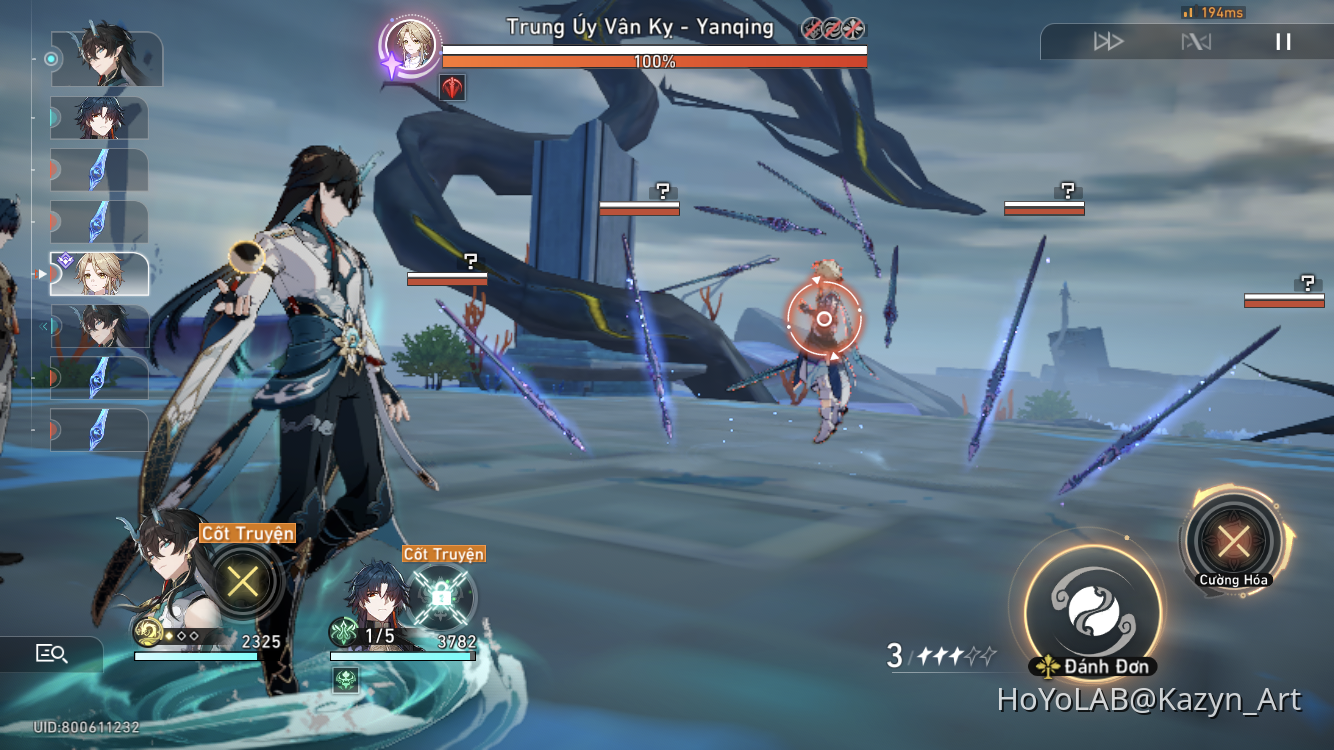Inspect Yanqing's boss portrait icon
Screen dimensions: 1334x750
coord(410,46)
